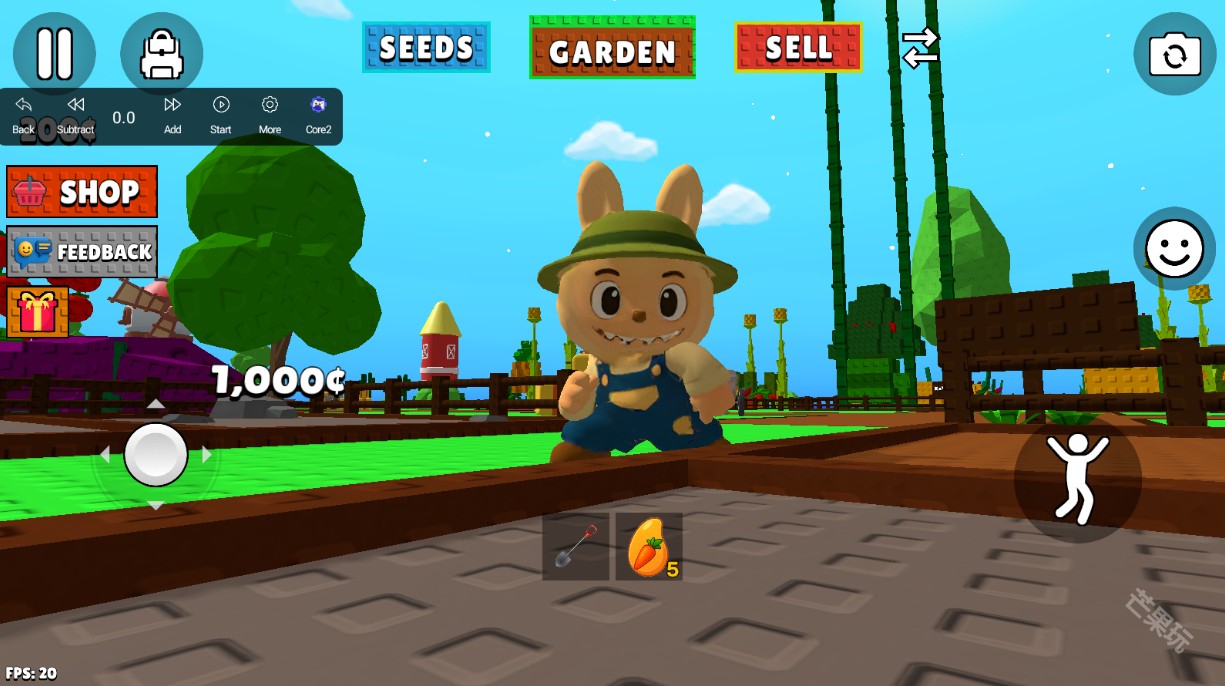Select the carrot seed slot
The width and height of the screenshot is (1225, 686).
coord(649,547)
